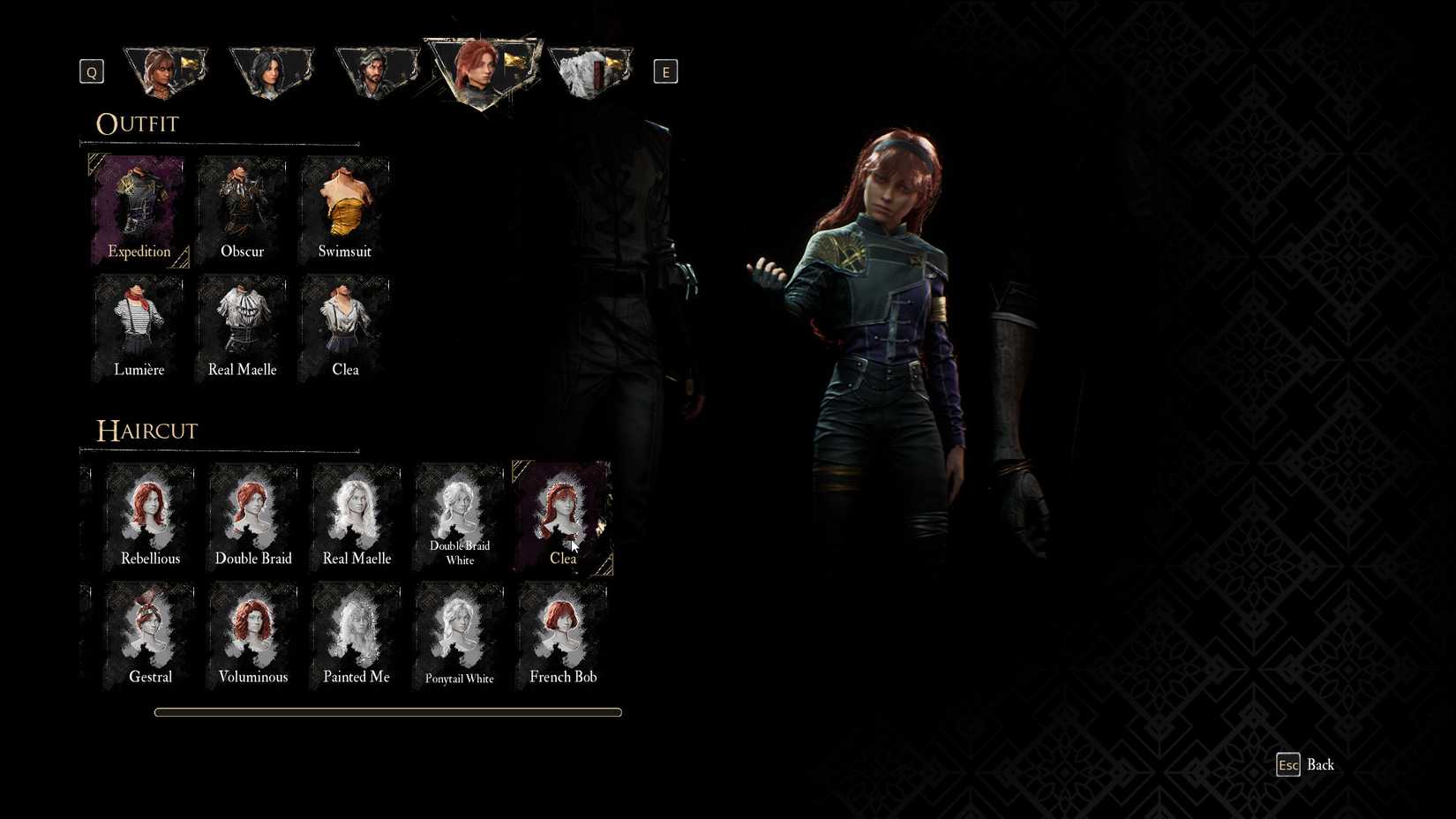
Task: Select the Real Maelle outfit
Action: click(241, 327)
